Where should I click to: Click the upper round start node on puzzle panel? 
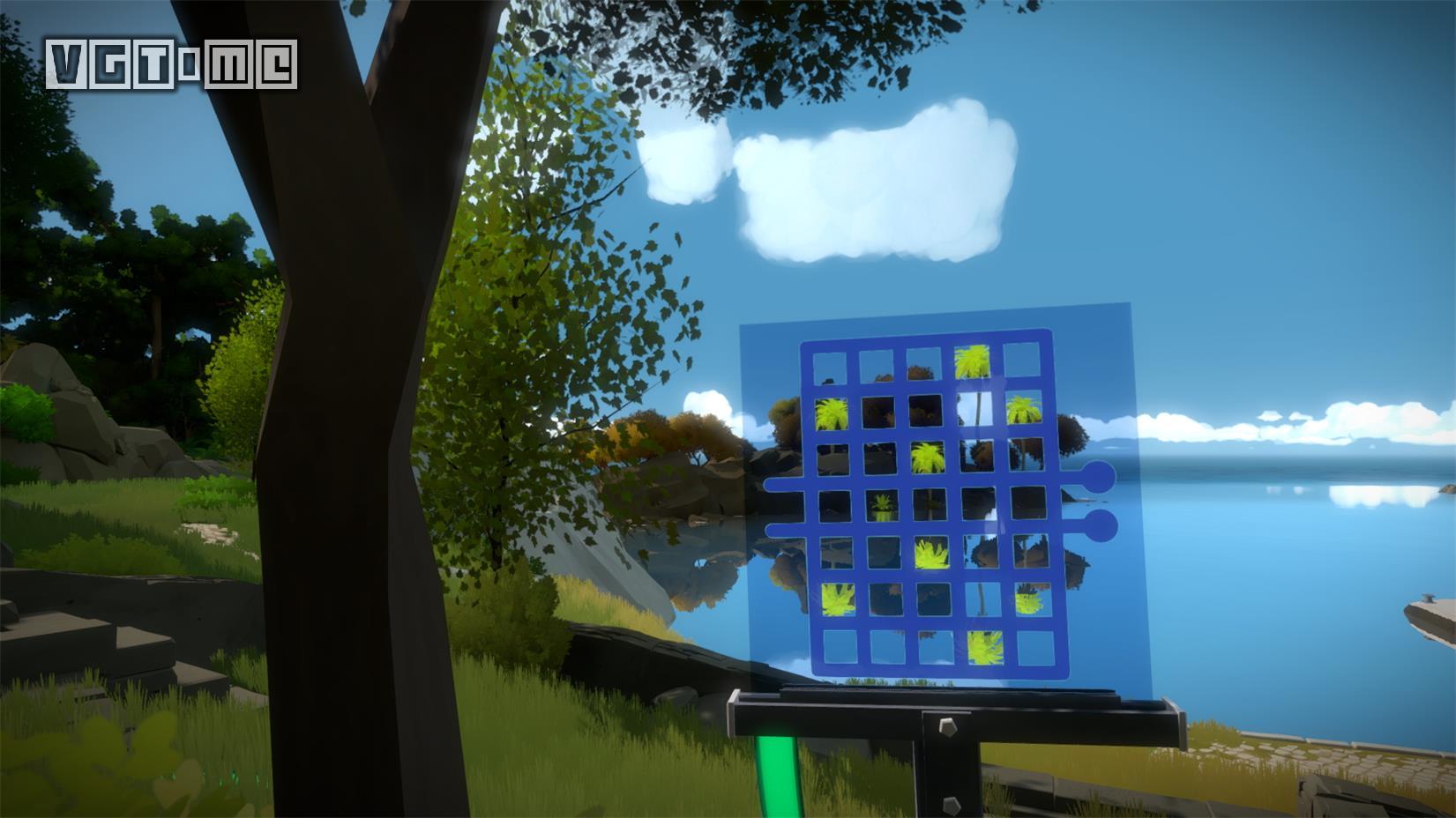(1099, 477)
